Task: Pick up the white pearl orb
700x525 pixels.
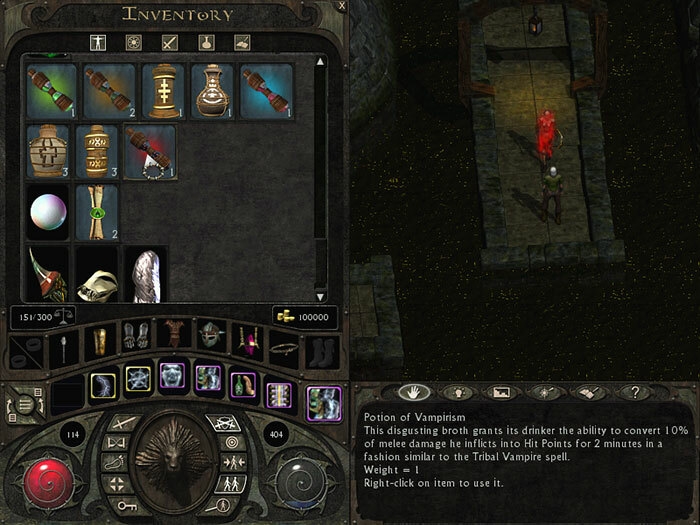Action: tap(46, 211)
